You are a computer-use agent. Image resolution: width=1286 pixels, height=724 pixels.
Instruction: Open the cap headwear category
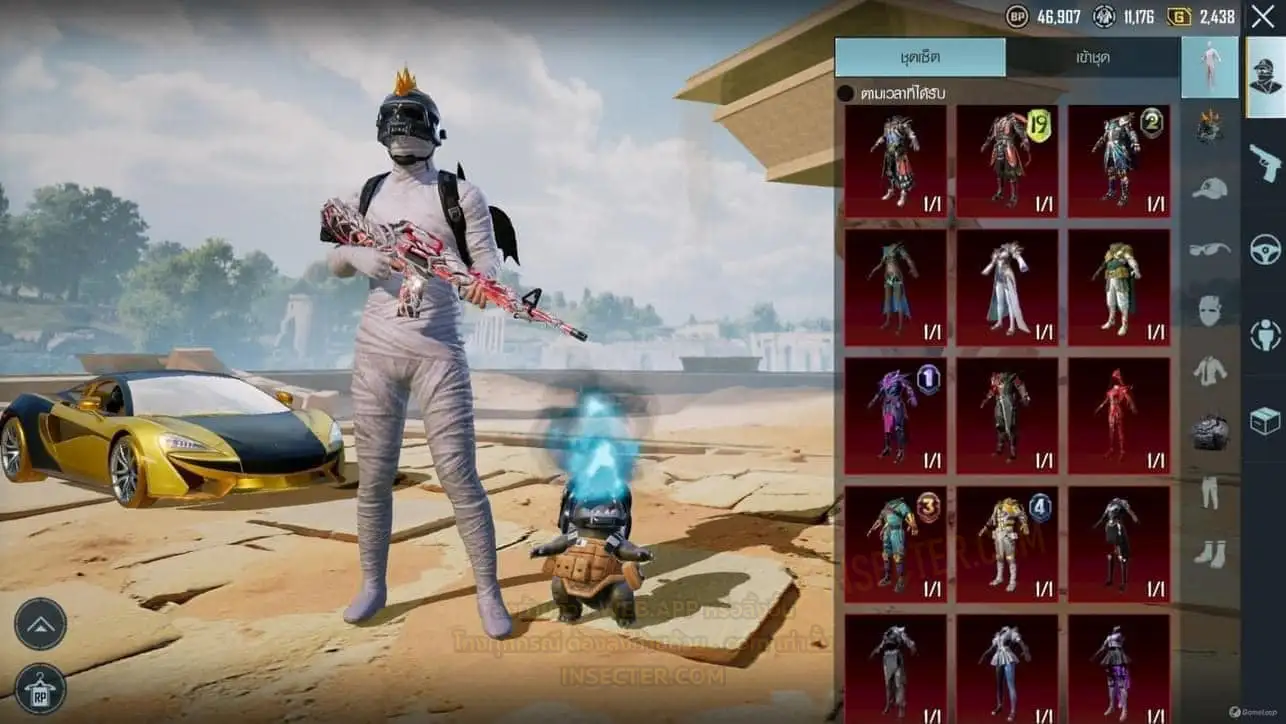[x=1210, y=188]
